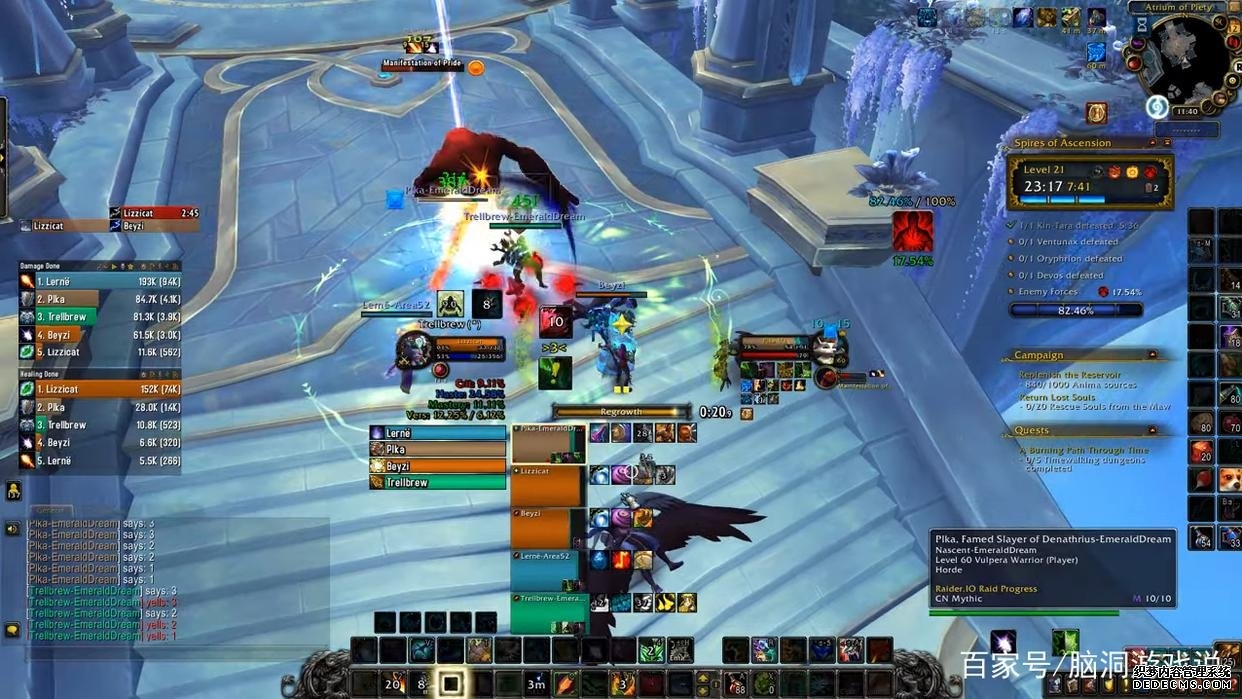1242x699 pixels.
Task: Click the Trellbrew green name bar
Action: [x=438, y=482]
